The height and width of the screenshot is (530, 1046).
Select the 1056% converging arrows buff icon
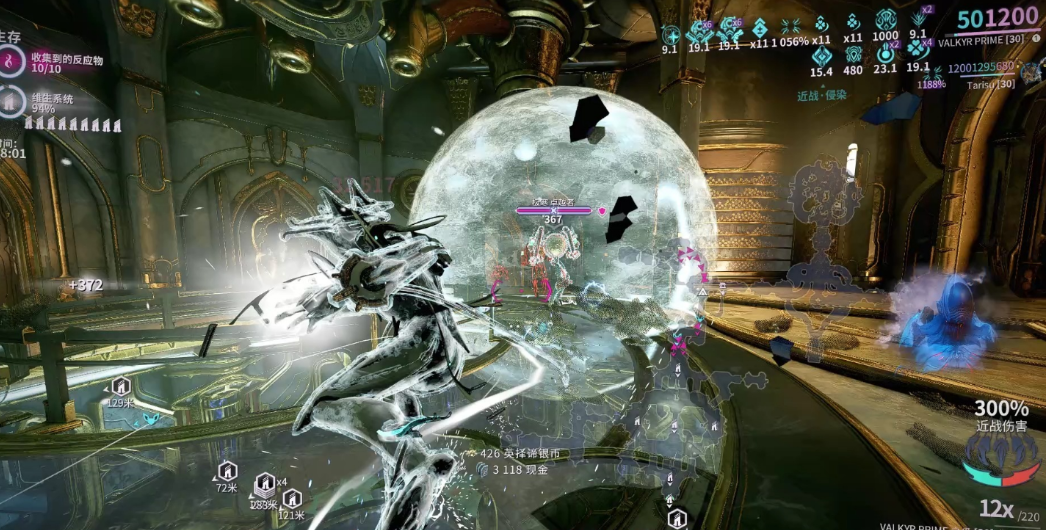point(791,26)
